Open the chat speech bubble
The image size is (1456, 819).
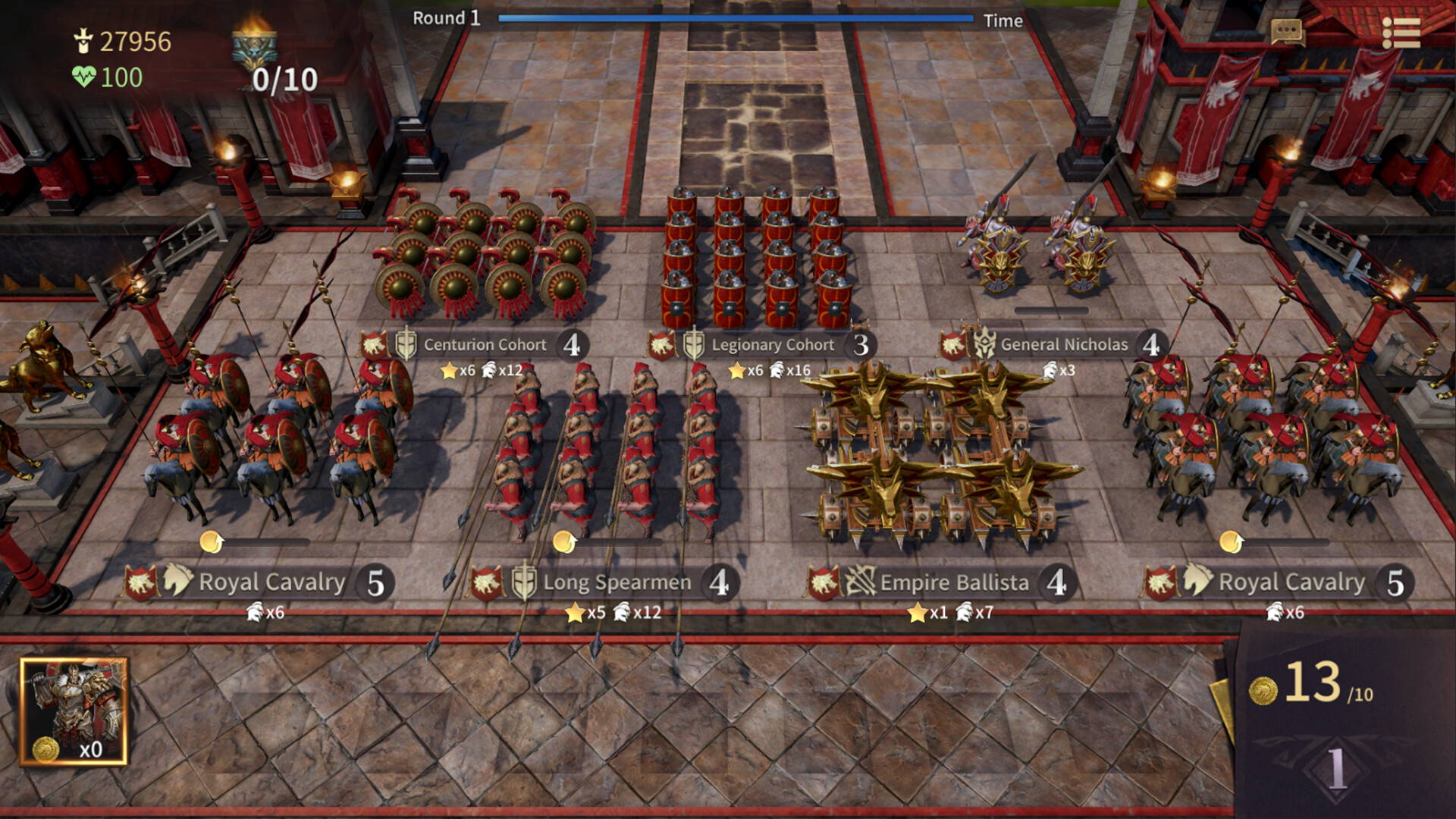click(x=1286, y=32)
